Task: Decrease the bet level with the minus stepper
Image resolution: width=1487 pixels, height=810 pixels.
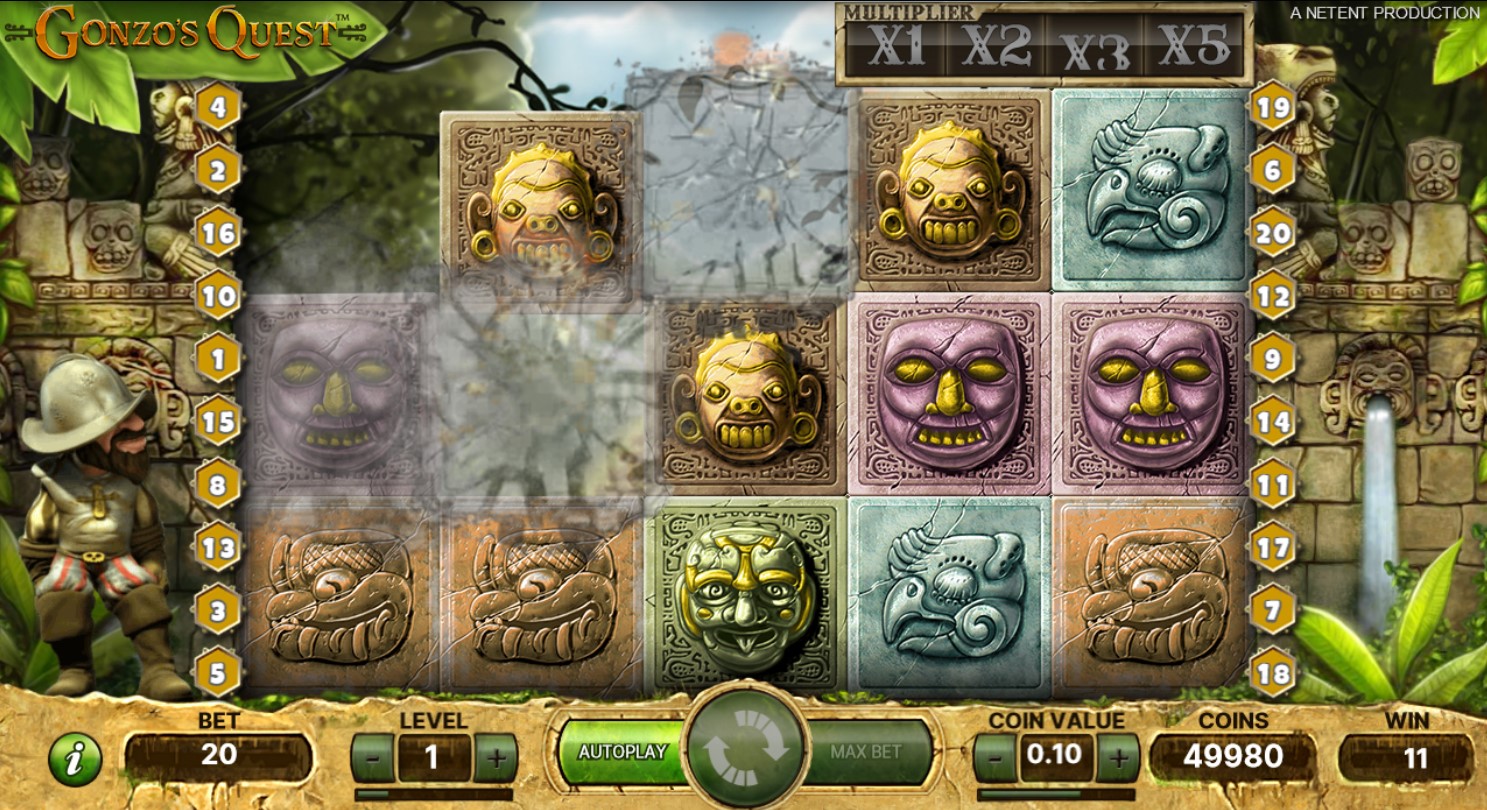Action: [371, 757]
